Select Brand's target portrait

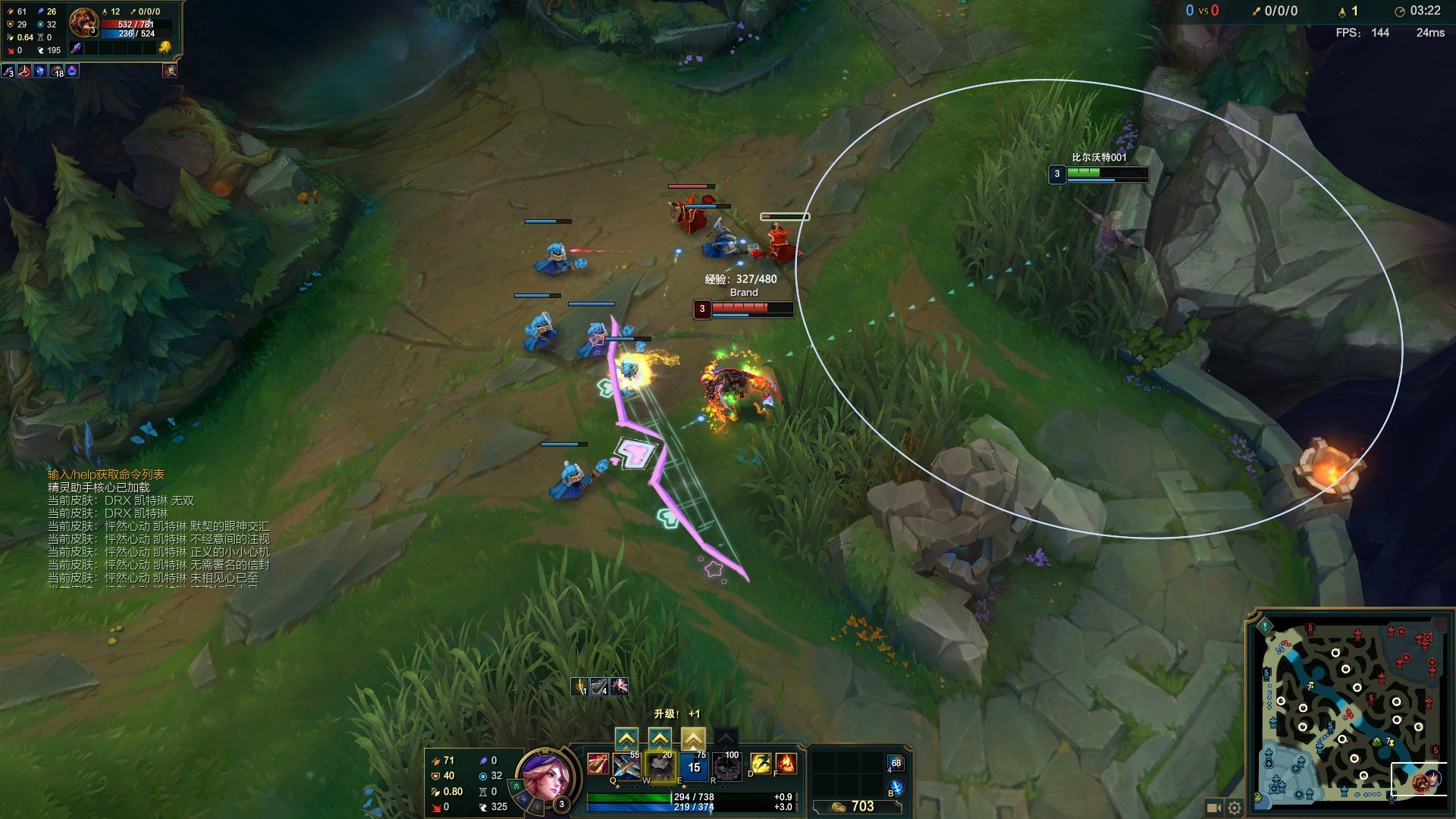83,24
